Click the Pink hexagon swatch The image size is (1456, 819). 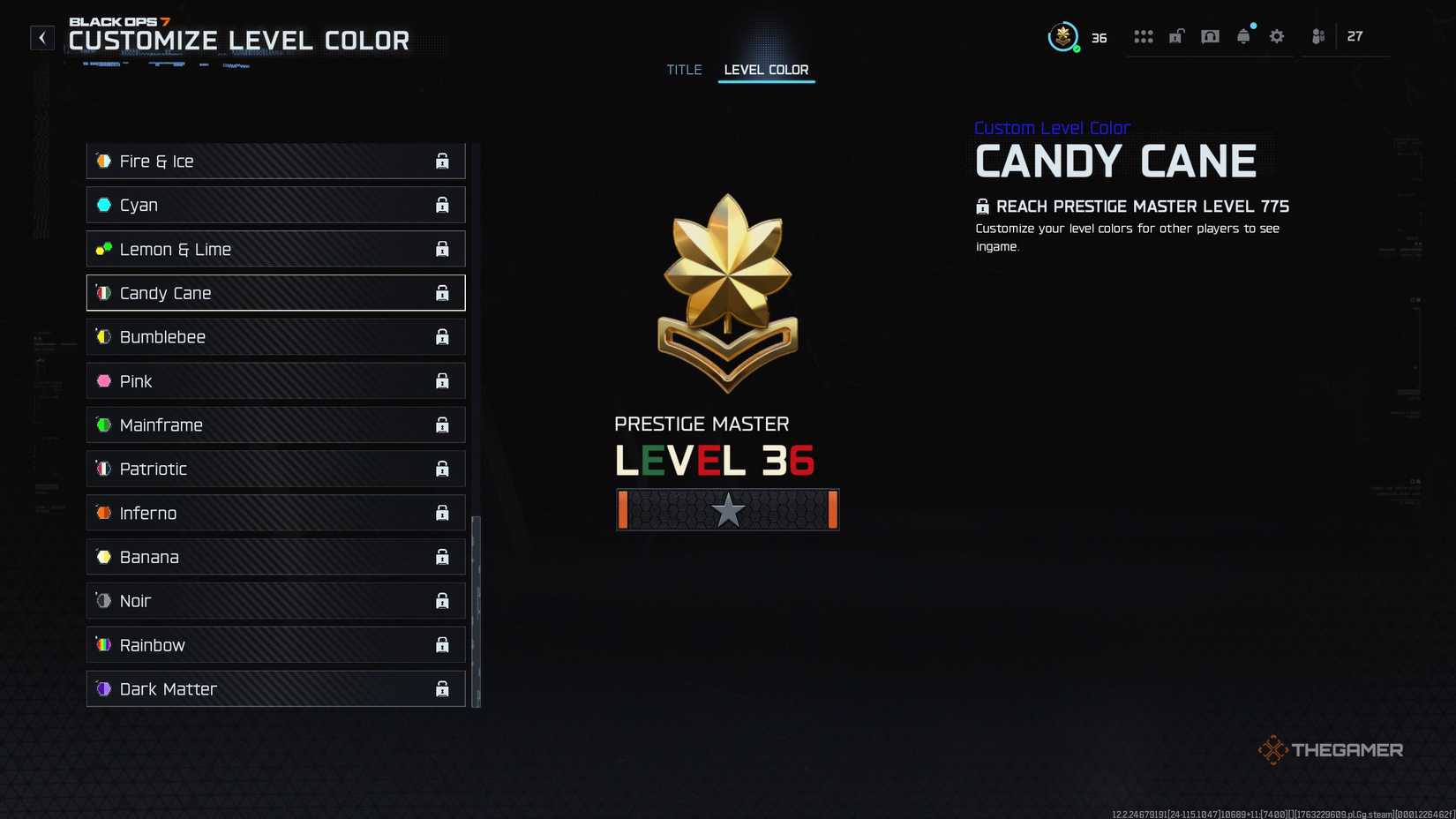click(103, 380)
